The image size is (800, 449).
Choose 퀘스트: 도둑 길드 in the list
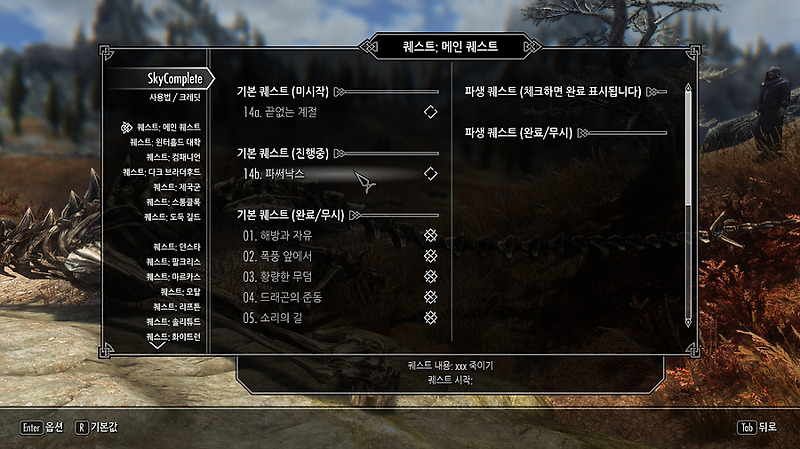coord(172,217)
